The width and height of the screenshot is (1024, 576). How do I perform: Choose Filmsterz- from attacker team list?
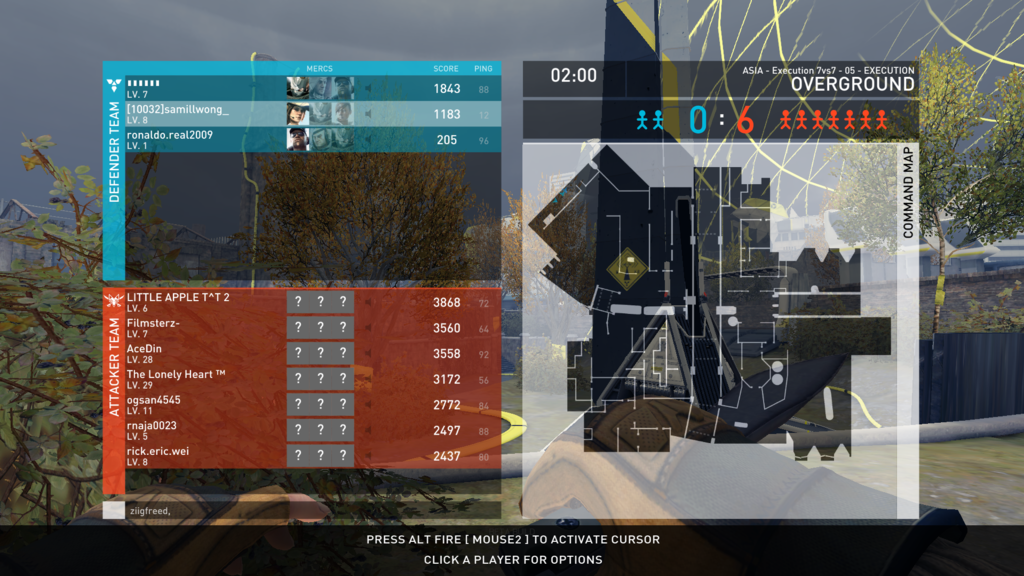point(154,327)
